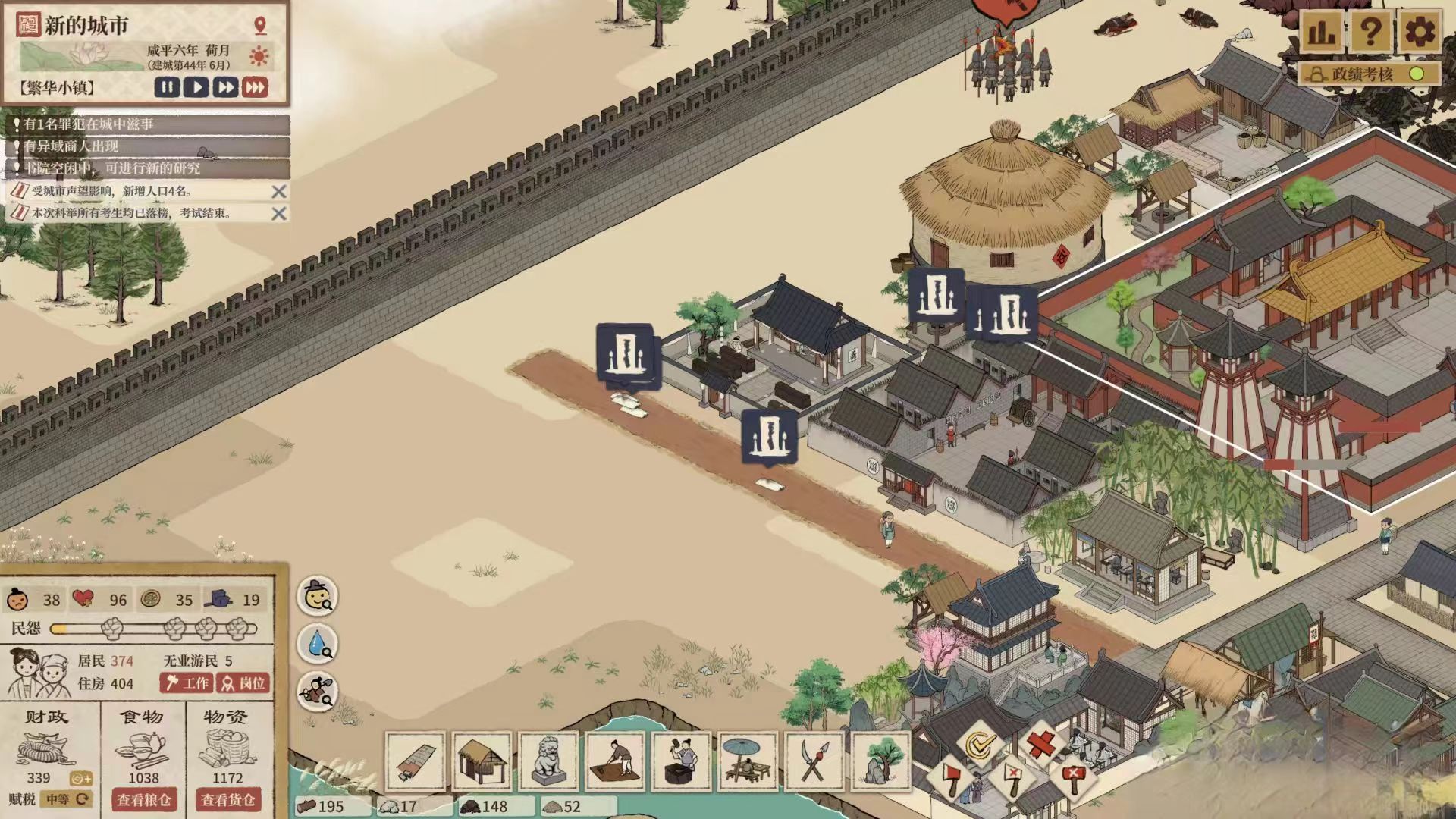Open the road building category
Screen dimensions: 1456x819
coord(415,761)
